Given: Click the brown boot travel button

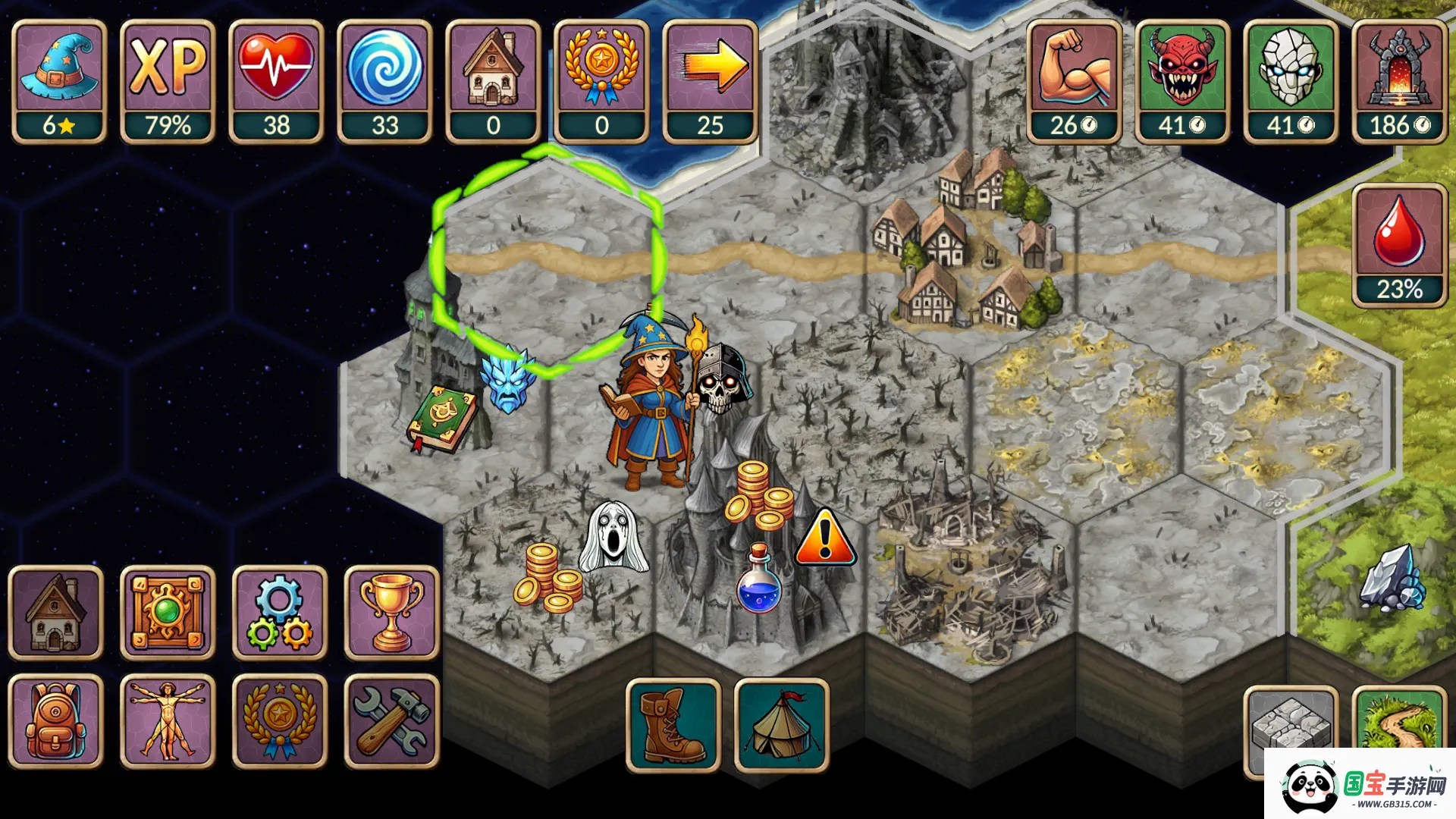Looking at the screenshot, I should coord(673,725).
